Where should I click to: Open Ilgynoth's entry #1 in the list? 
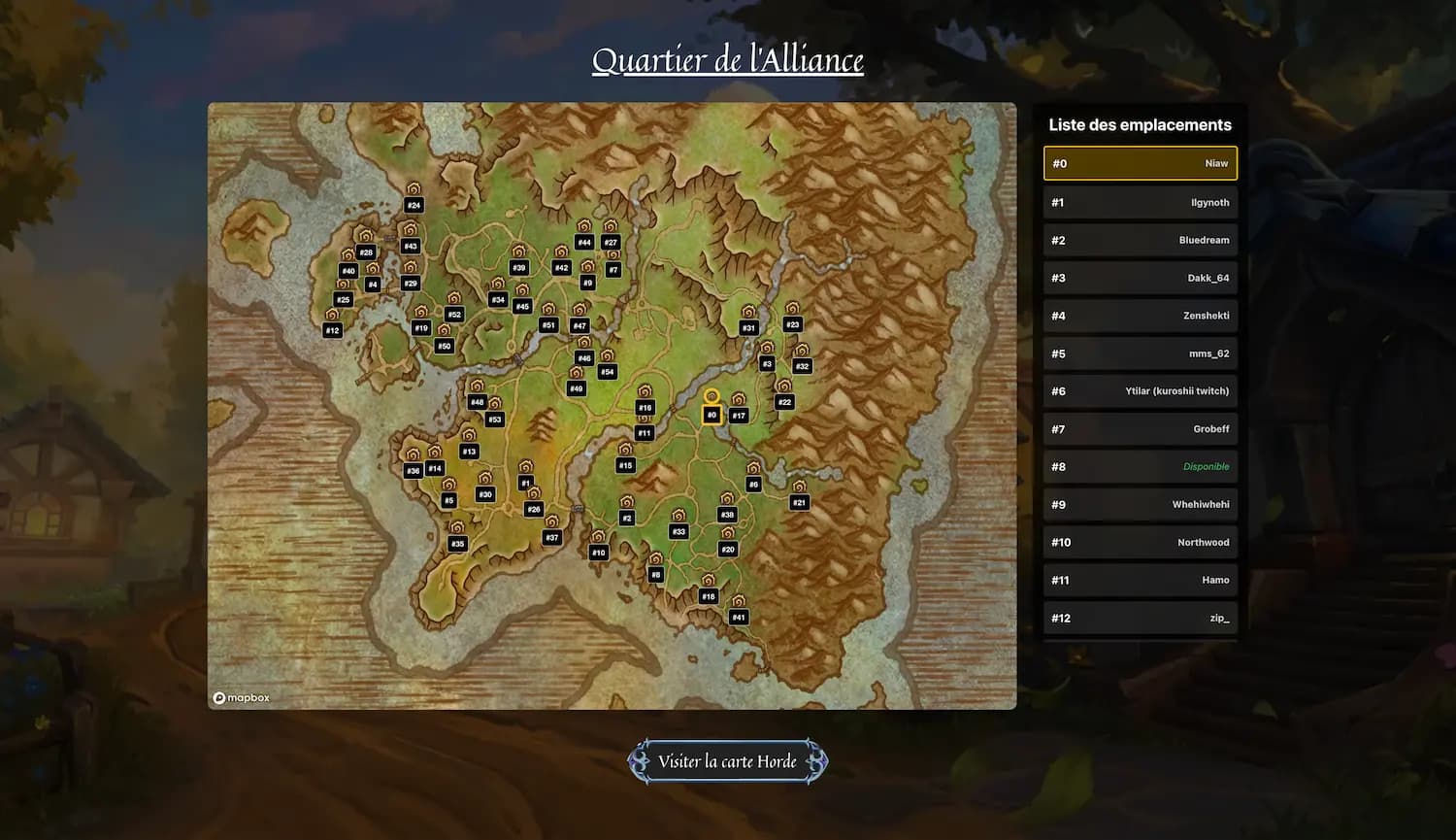click(1140, 202)
